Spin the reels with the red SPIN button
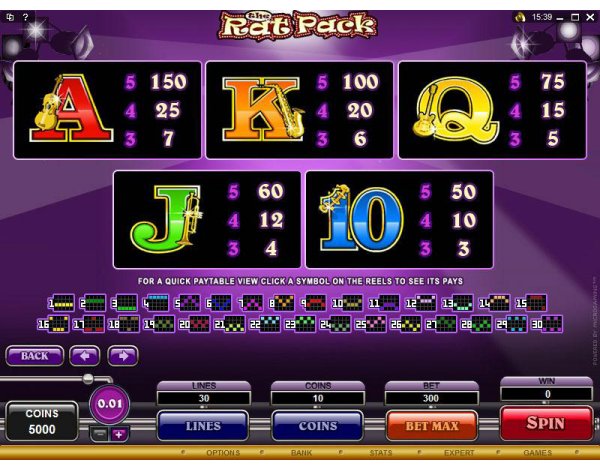600x470 pixels. [x=545, y=424]
